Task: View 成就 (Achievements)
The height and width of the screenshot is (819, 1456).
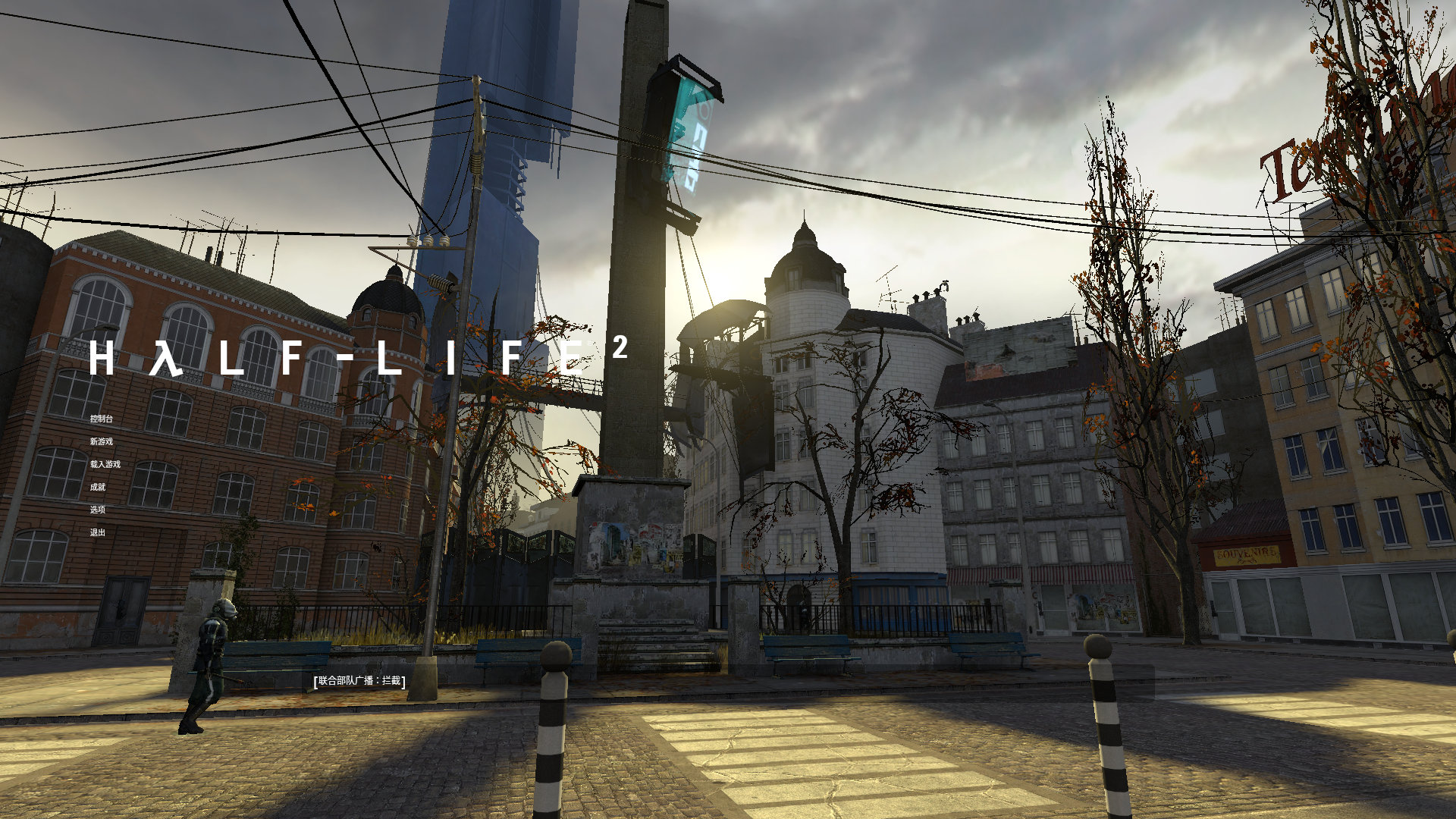Action: 97,487
